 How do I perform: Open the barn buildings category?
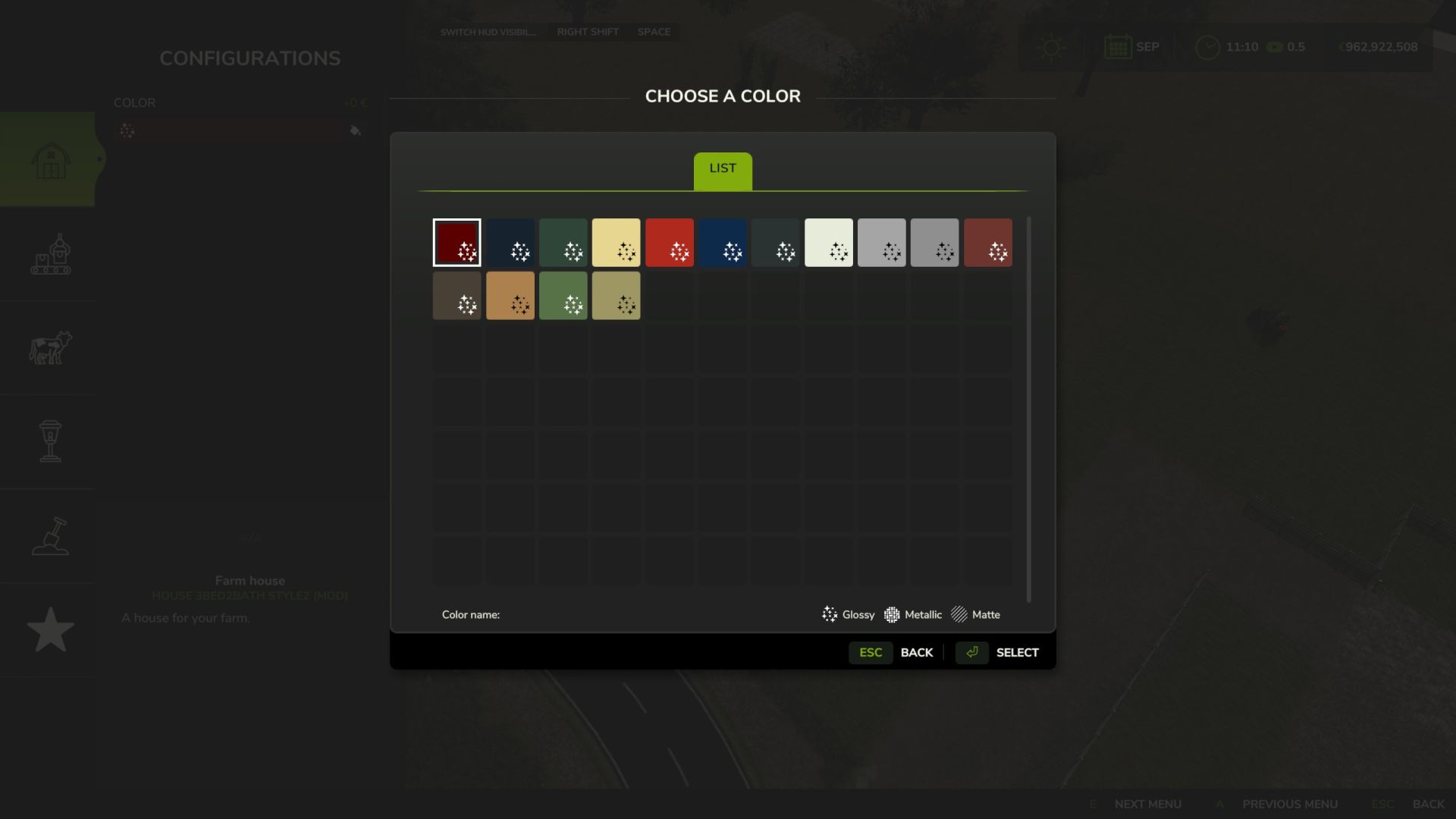pyautogui.click(x=50, y=160)
